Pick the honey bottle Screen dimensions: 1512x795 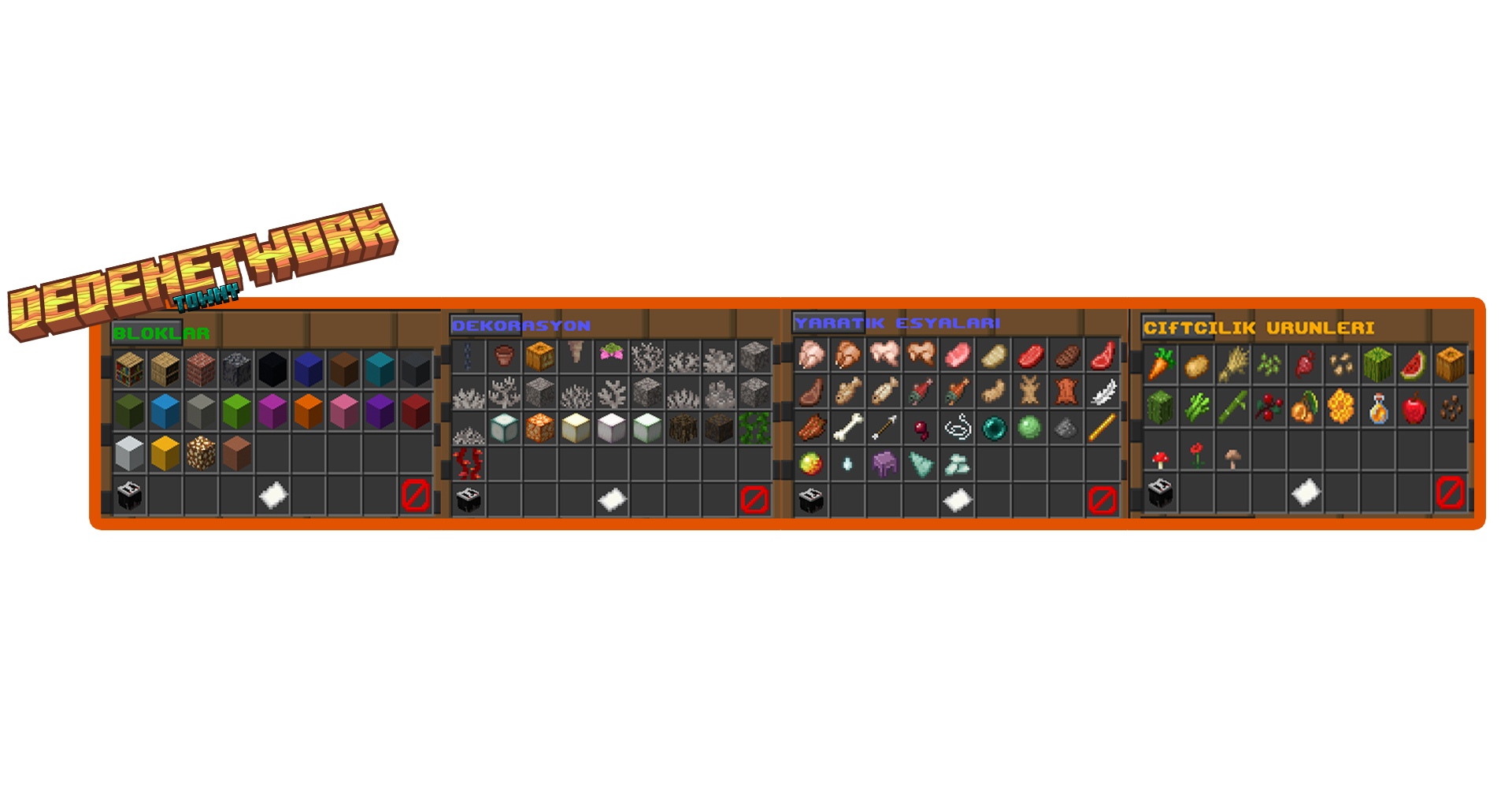click(1378, 408)
